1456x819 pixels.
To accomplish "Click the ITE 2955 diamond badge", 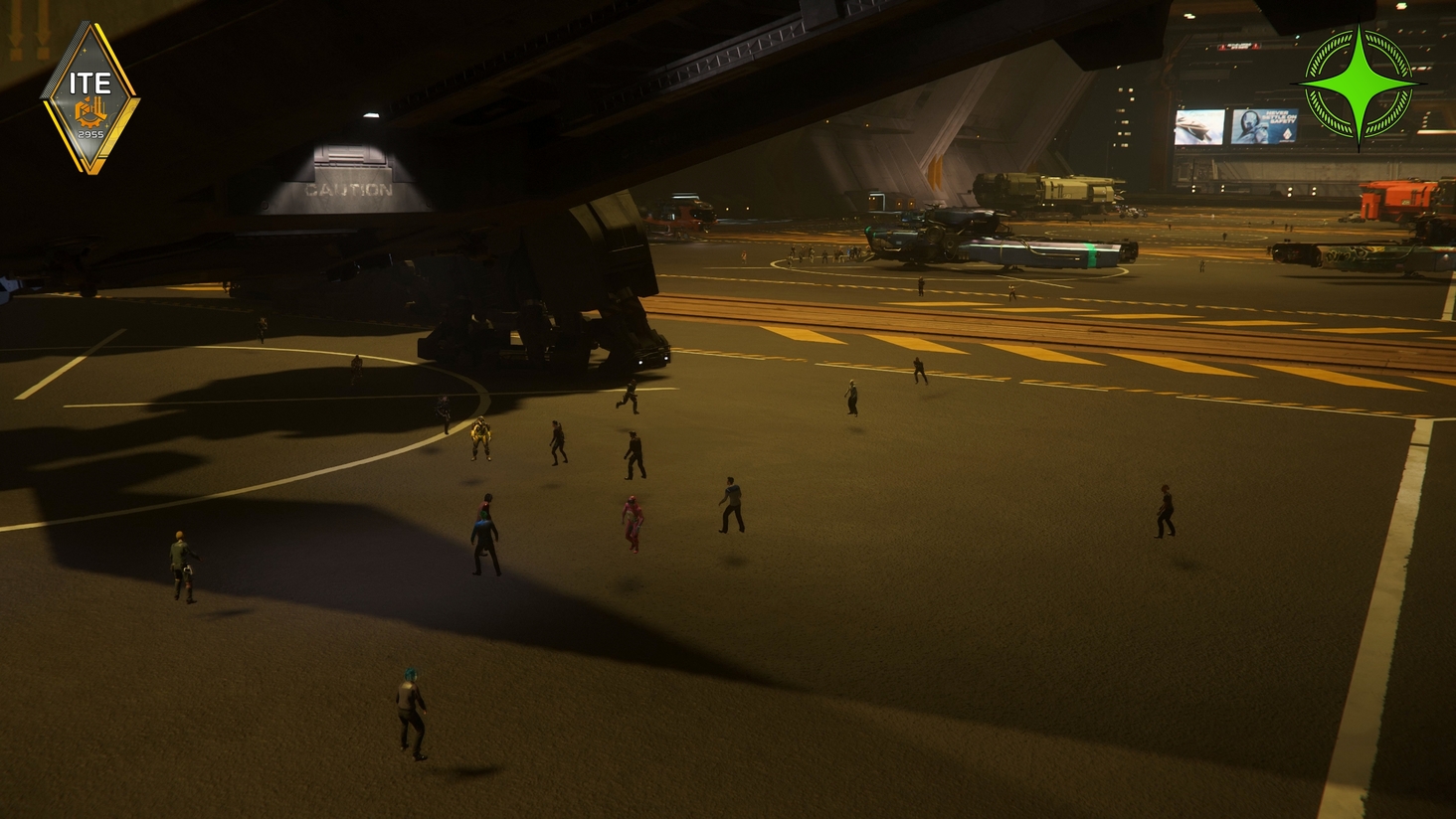I will pyautogui.click(x=90, y=98).
